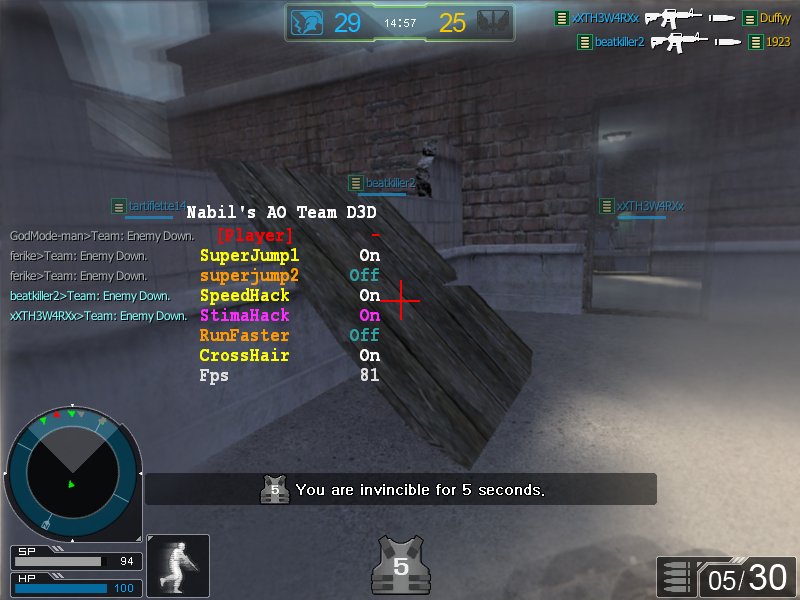The image size is (800, 600).
Task: Toggle the CrossHair menu entry
Action: (245, 356)
